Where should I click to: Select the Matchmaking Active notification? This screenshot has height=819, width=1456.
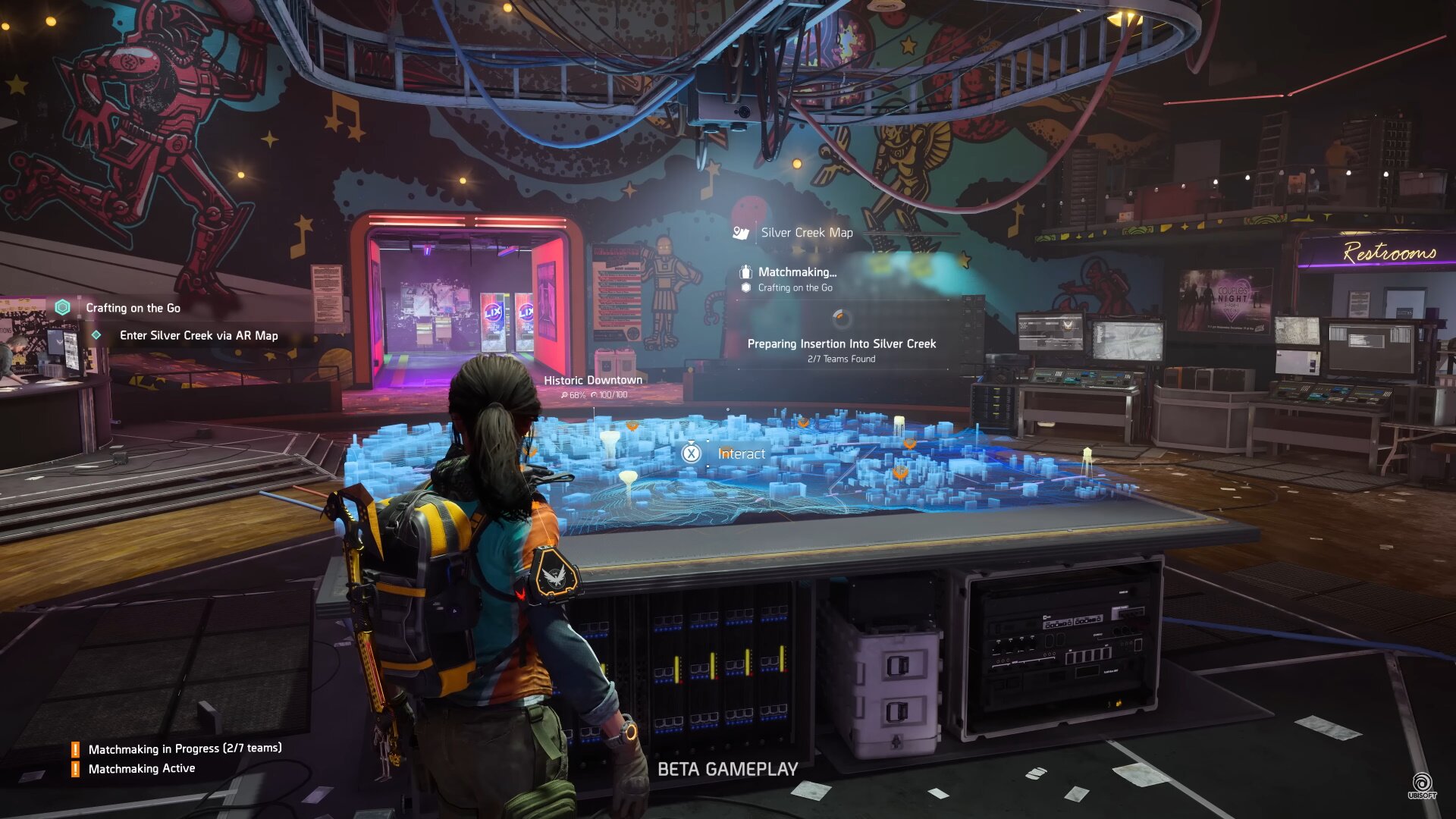[142, 768]
